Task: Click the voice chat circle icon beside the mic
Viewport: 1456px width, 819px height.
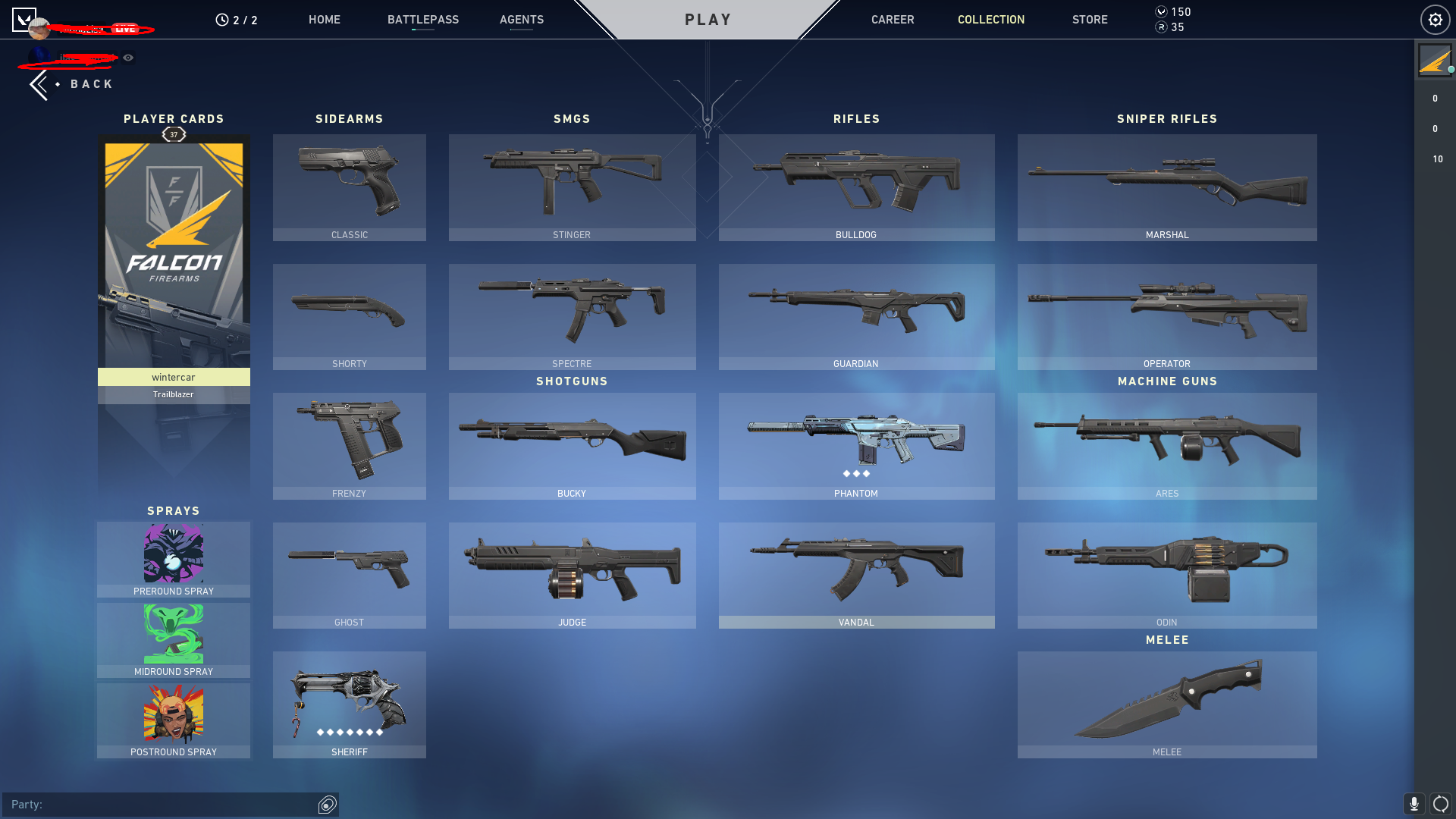Action: pyautogui.click(x=1439, y=805)
